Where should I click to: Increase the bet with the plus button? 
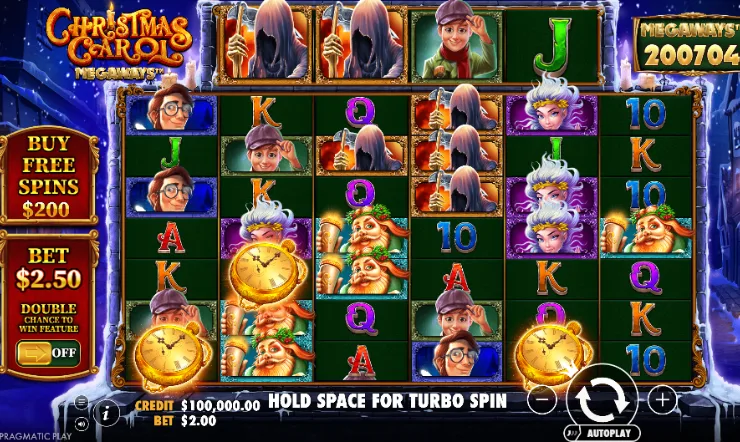(662, 399)
